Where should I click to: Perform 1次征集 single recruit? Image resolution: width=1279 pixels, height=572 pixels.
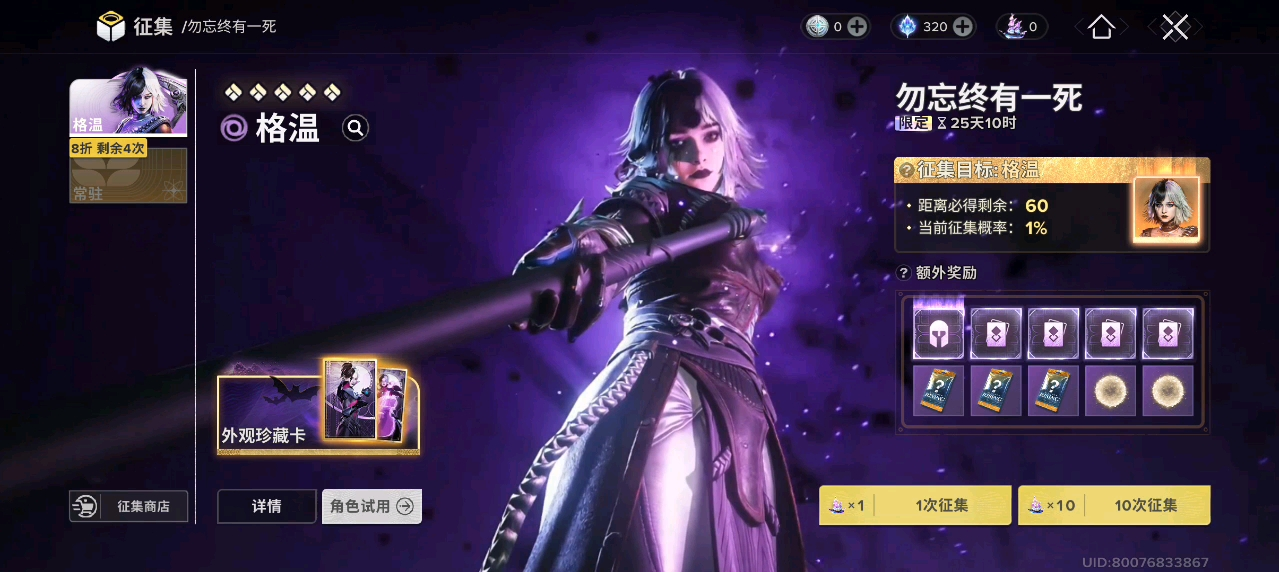tap(914, 505)
